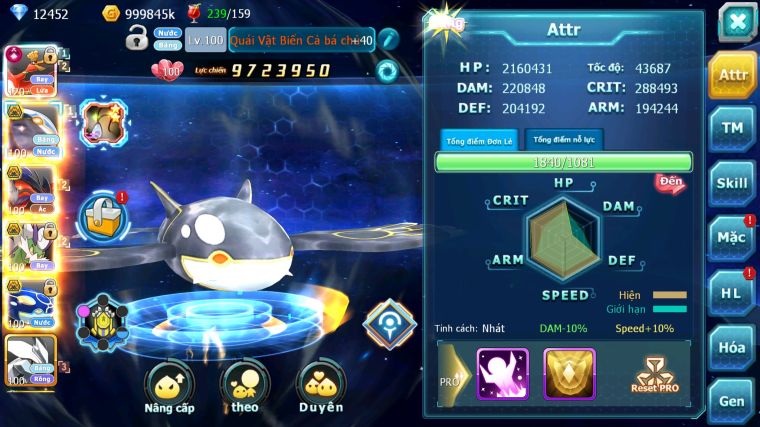Show the Tổng điểm nỗ lực tab

[564, 140]
